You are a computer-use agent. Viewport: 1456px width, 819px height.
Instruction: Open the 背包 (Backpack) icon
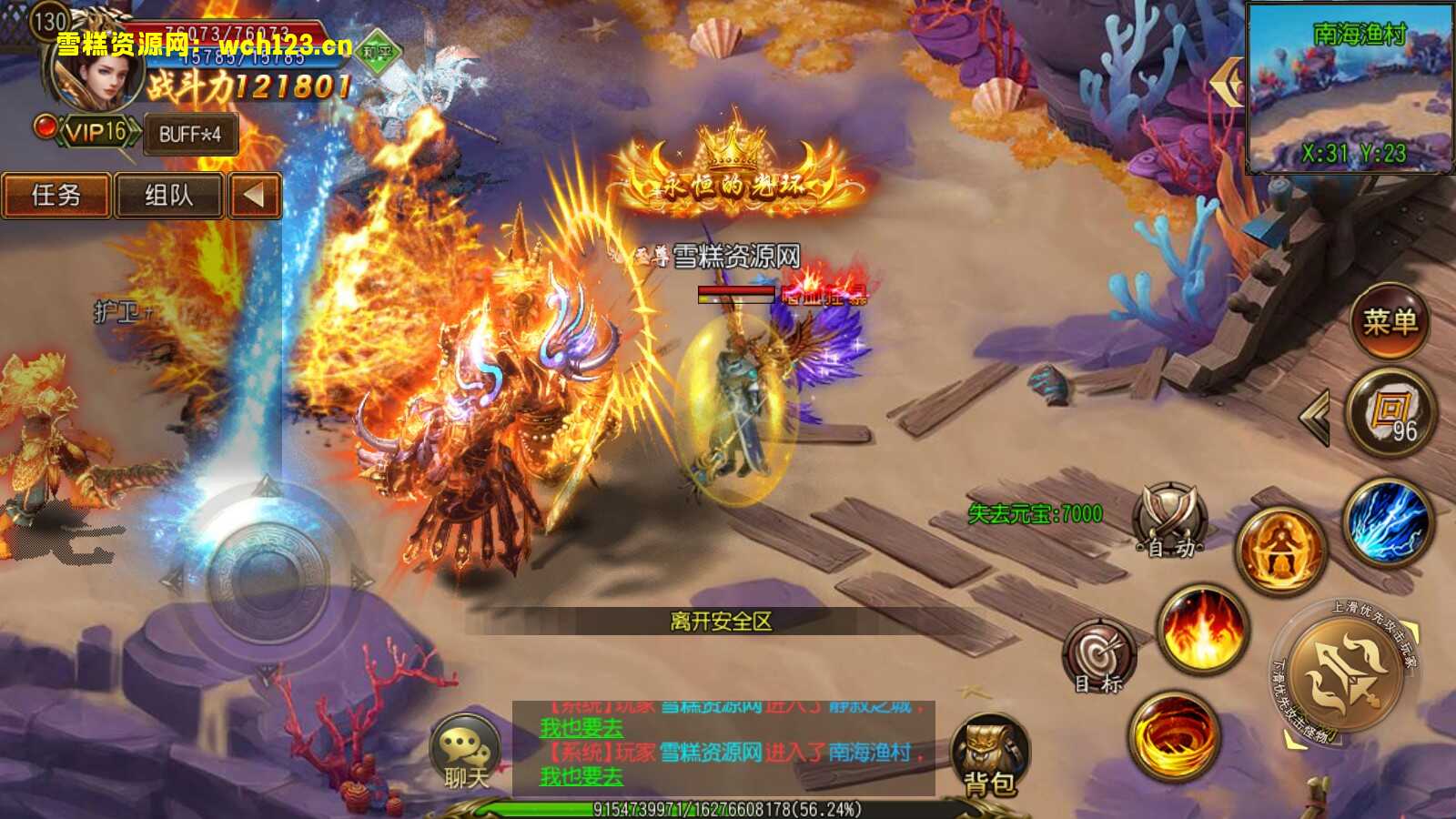(x=991, y=754)
